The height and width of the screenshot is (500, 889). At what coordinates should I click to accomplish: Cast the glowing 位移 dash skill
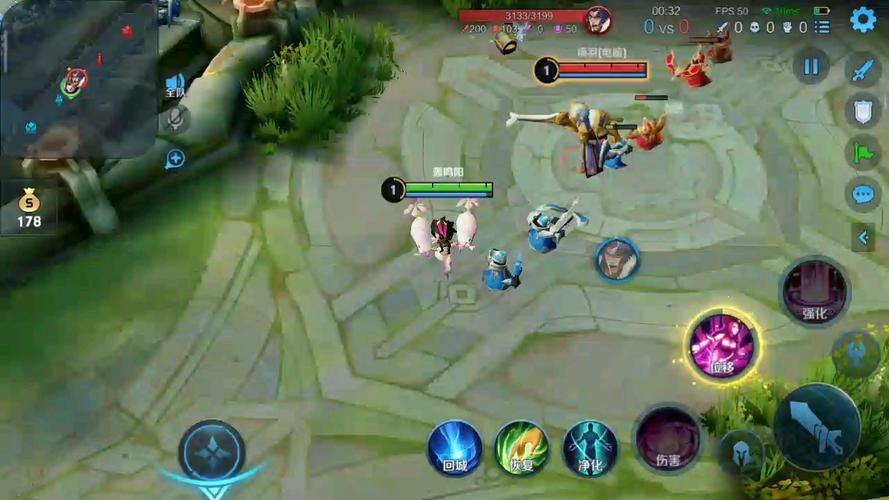tap(722, 345)
